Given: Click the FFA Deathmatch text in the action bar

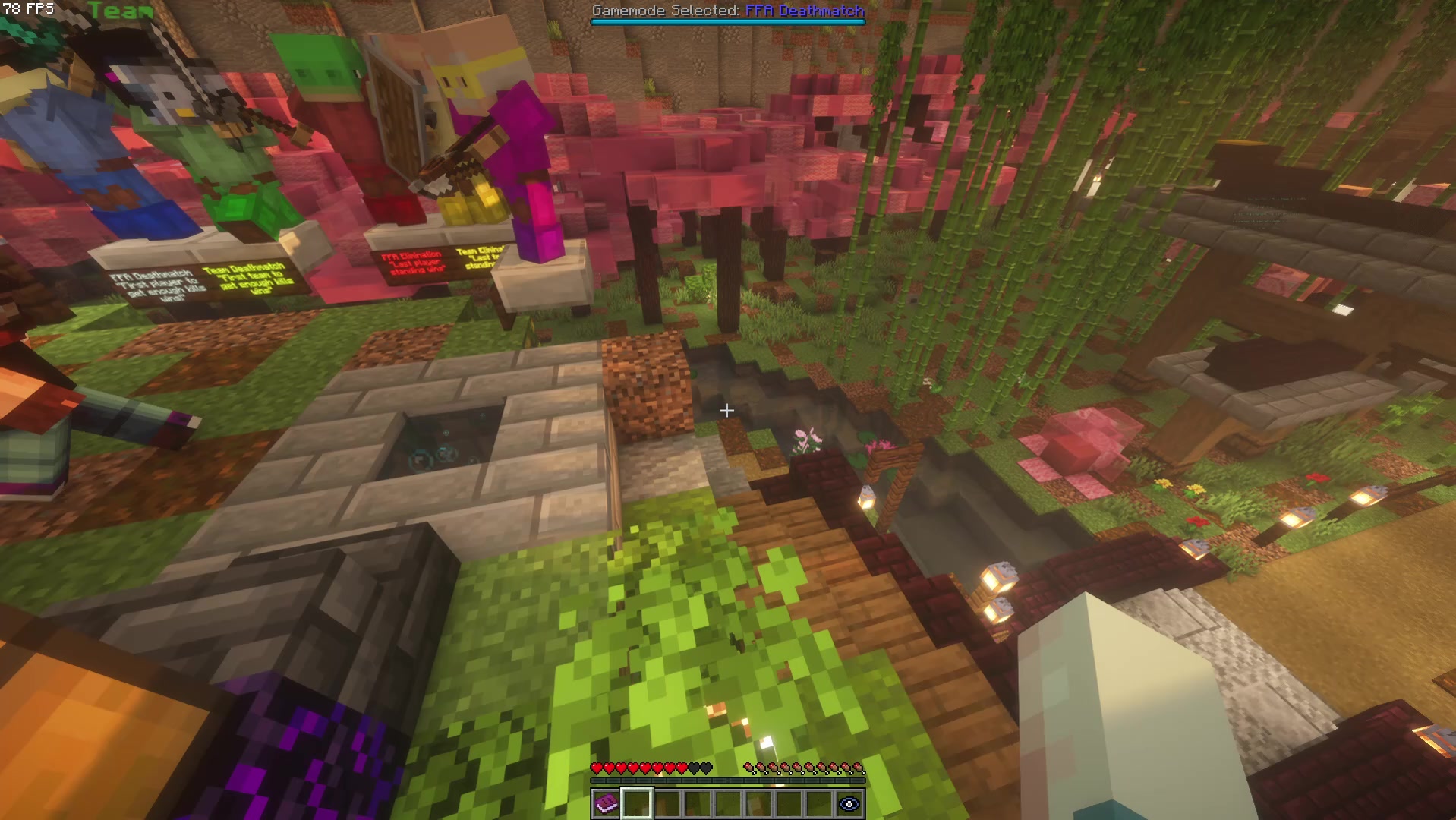Looking at the screenshot, I should point(803,11).
